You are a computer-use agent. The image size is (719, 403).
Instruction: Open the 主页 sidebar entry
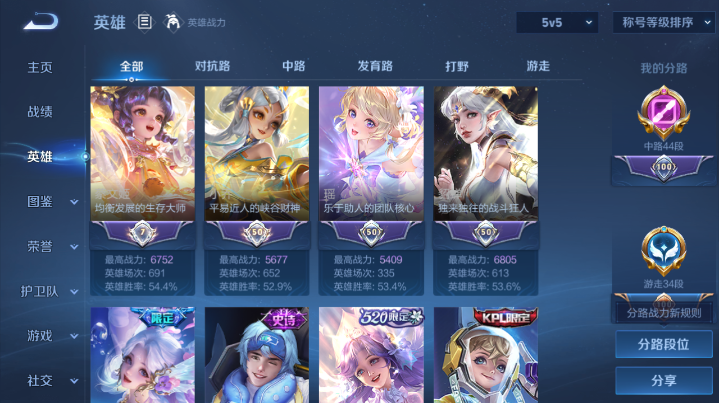(40, 67)
